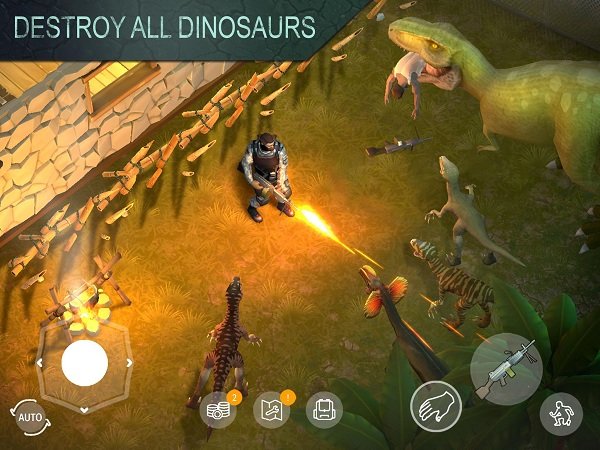Open the backpack inventory
600x450 pixels.
[x=324, y=409]
